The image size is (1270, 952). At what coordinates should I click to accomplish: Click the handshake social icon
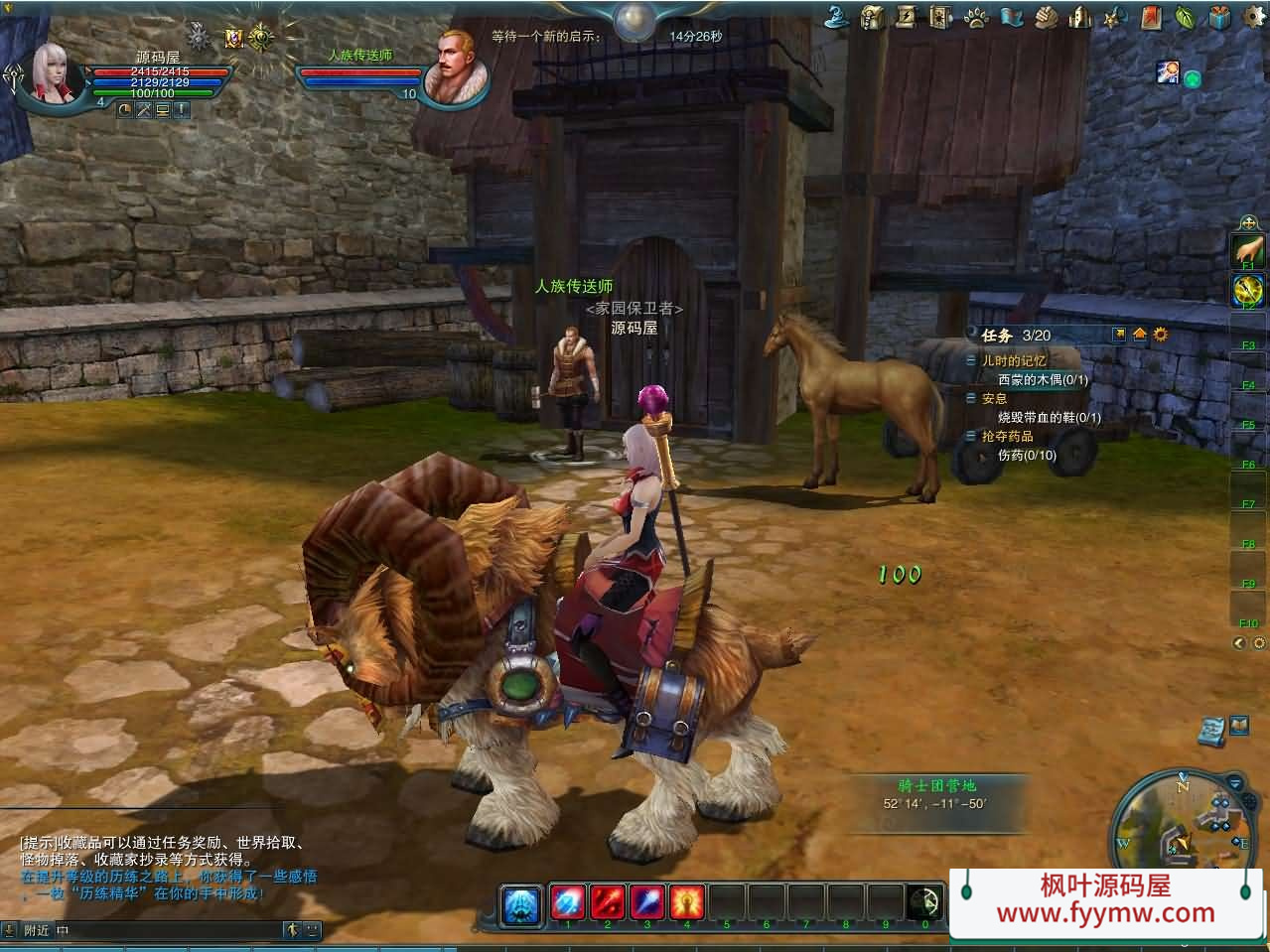click(1047, 17)
